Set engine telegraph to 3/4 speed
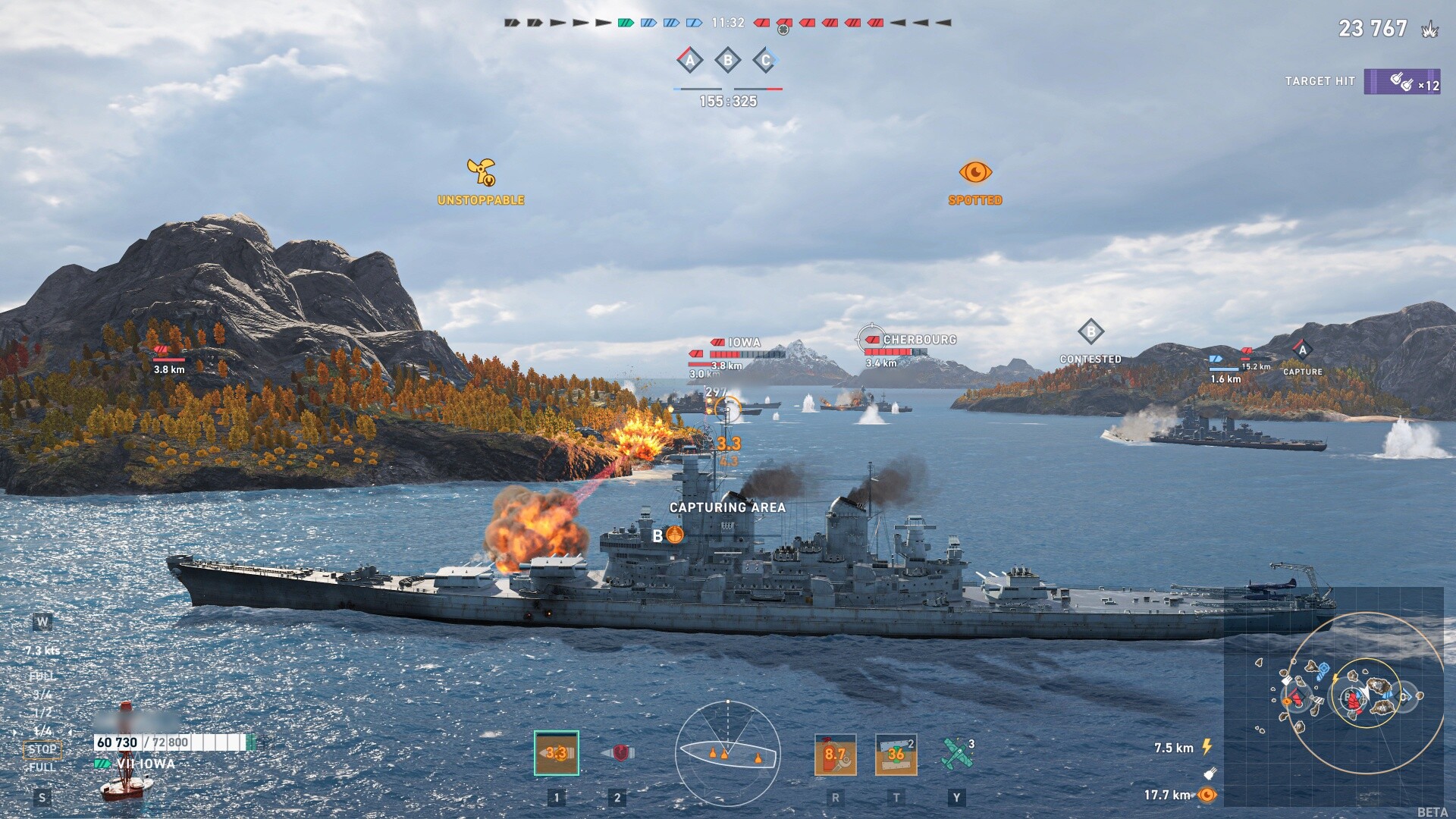1456x819 pixels. coord(42,695)
